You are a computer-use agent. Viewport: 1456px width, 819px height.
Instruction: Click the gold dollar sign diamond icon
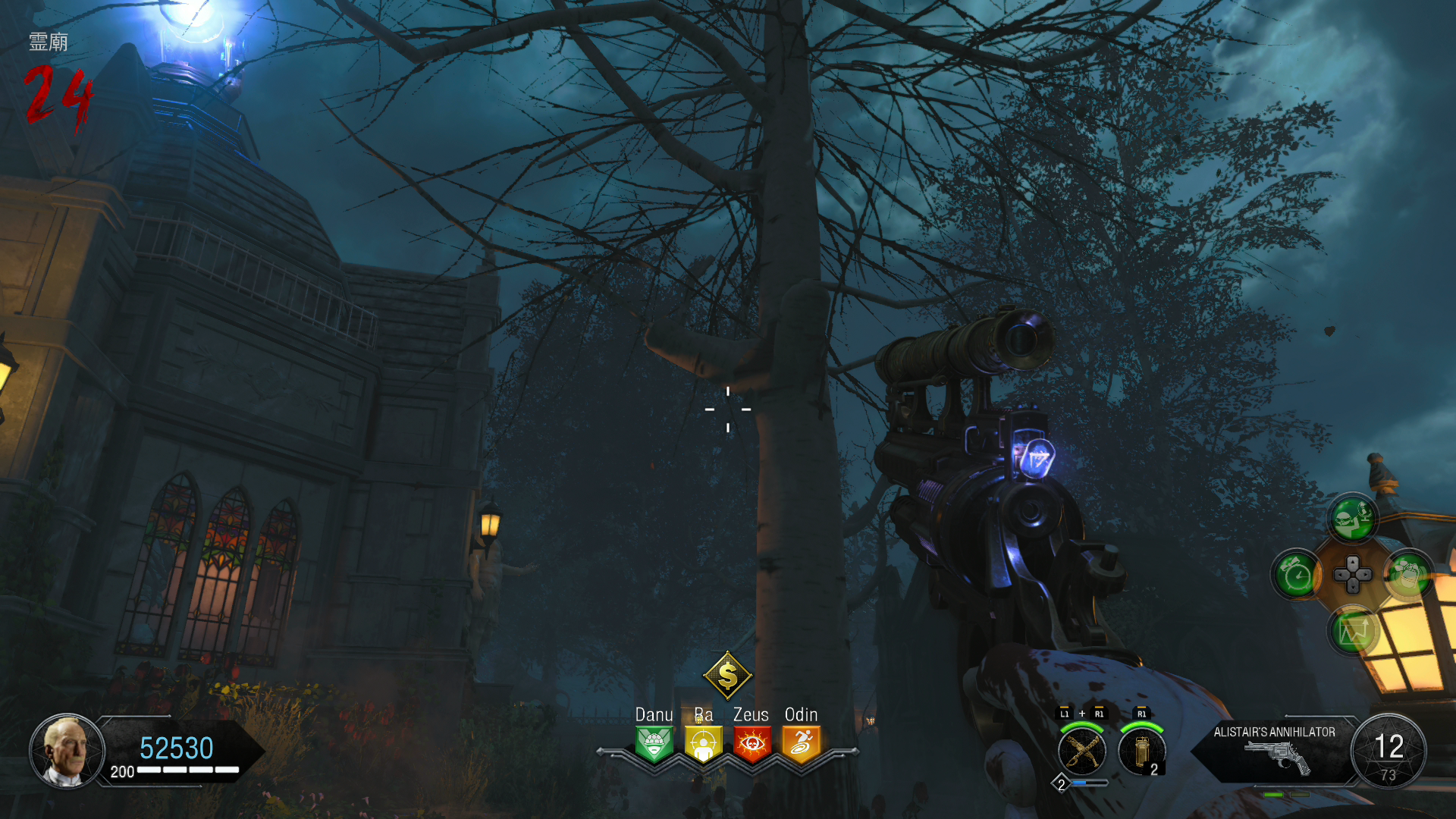727,674
